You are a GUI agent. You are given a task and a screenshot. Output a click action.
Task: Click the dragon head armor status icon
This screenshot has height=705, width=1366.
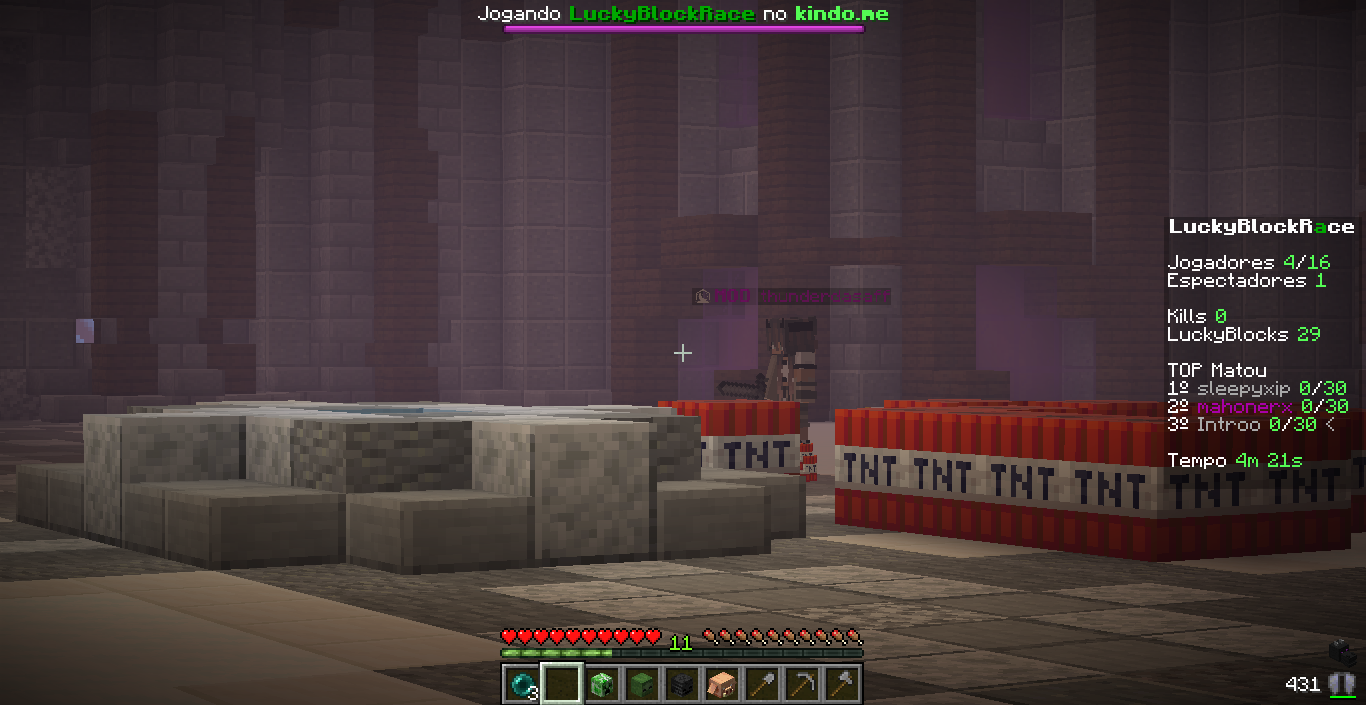pyautogui.click(x=1343, y=652)
